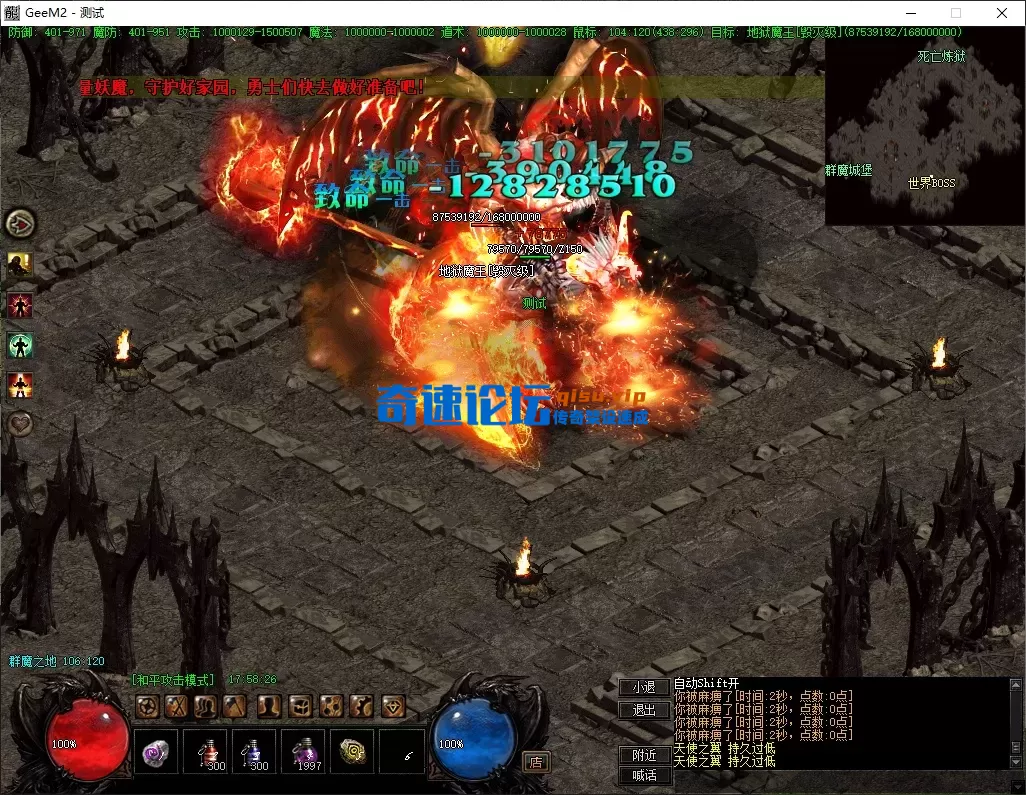Use the red health potion slot
Image resolution: width=1026 pixels, height=795 pixels.
(x=206, y=752)
